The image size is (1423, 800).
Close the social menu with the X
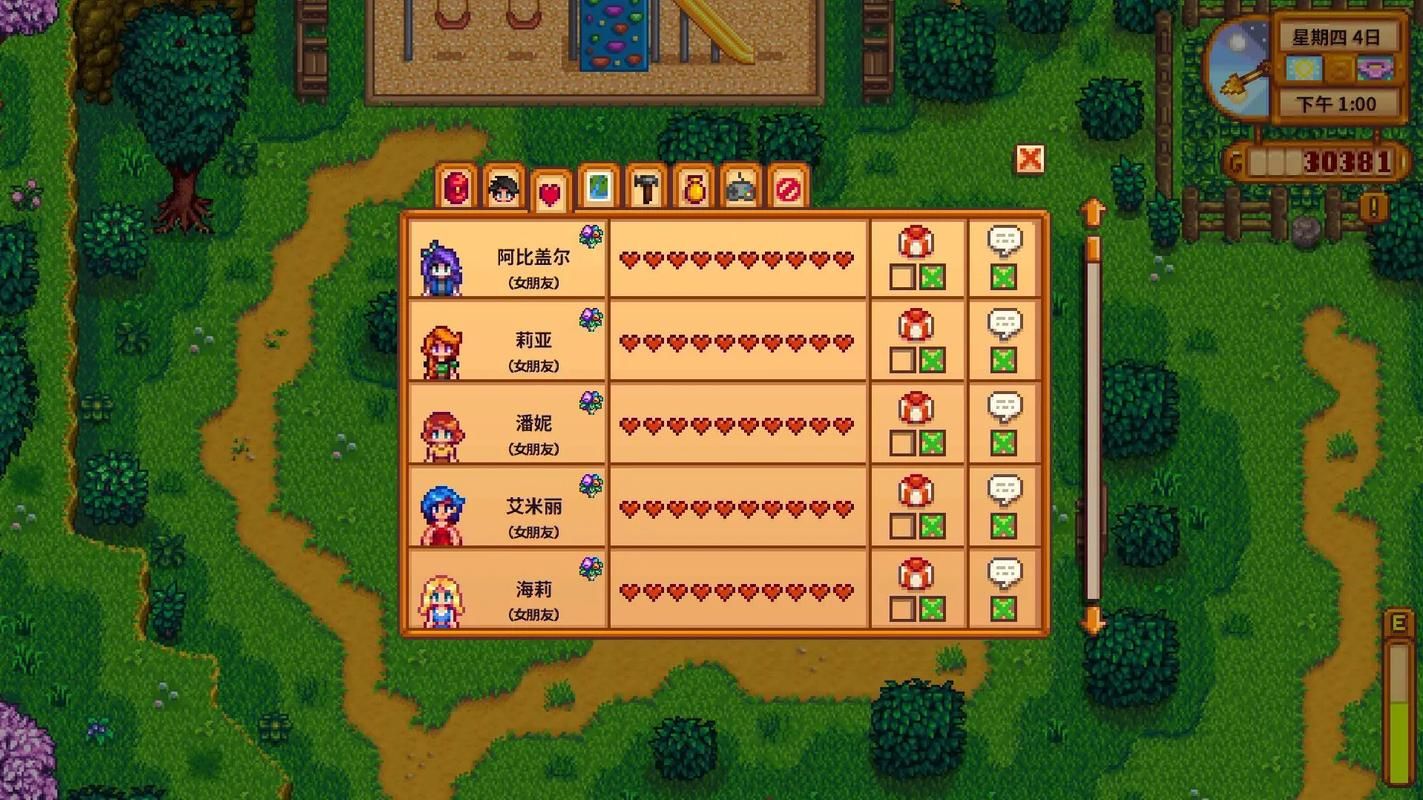[1029, 159]
